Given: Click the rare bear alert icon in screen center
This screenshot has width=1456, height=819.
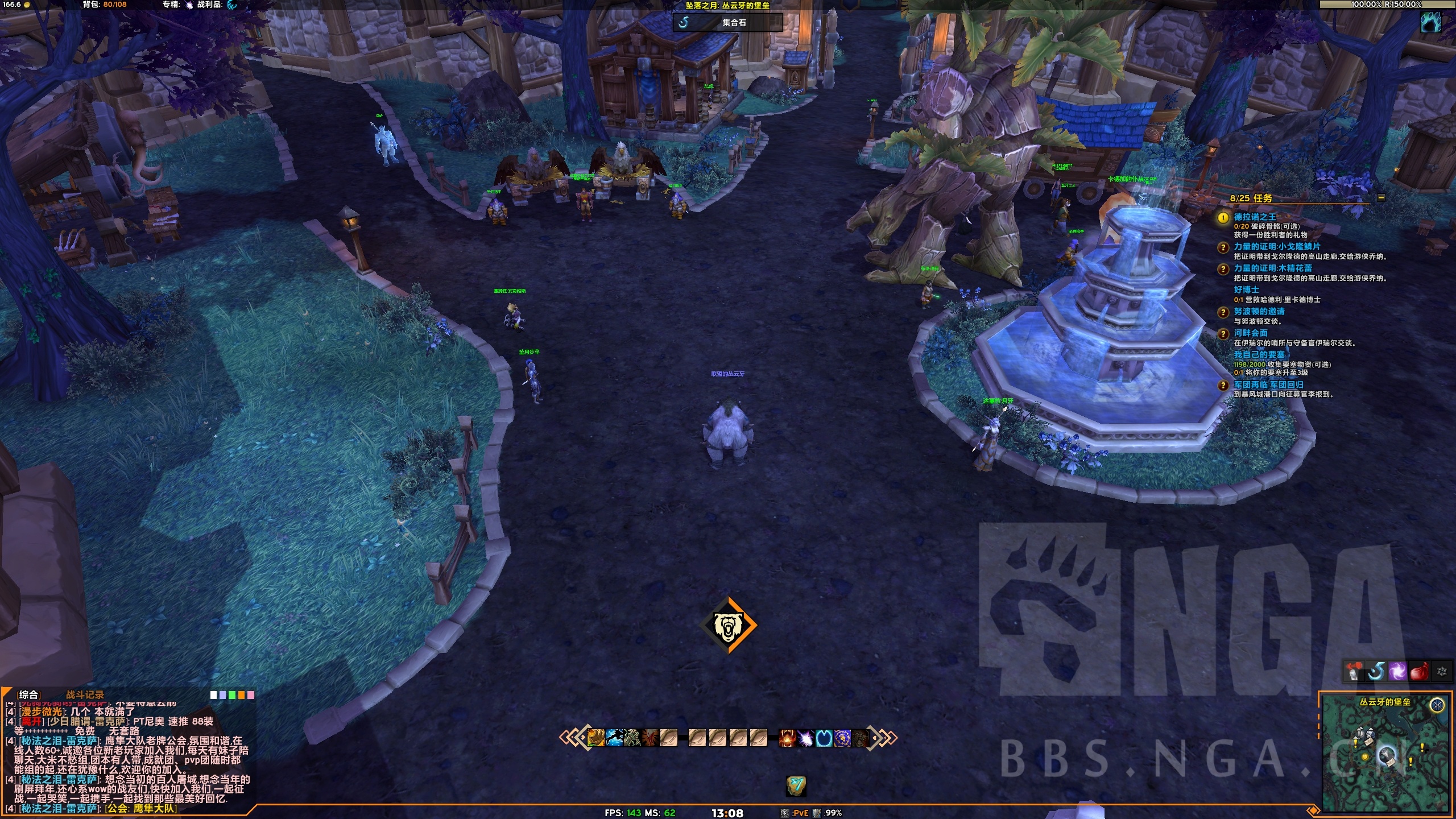Looking at the screenshot, I should [x=728, y=624].
